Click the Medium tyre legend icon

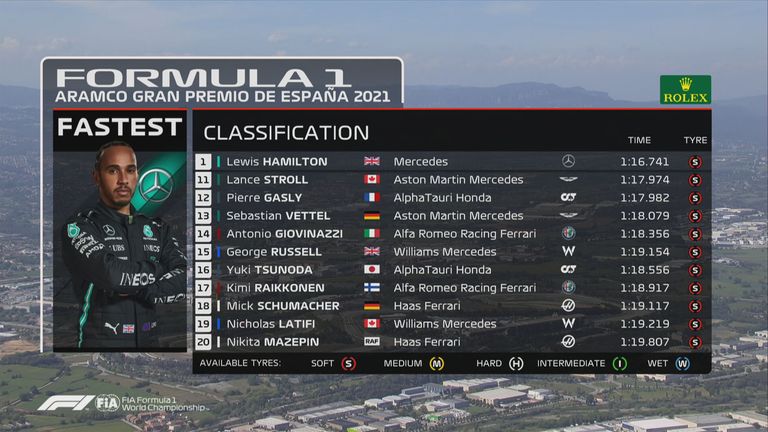[x=436, y=364]
